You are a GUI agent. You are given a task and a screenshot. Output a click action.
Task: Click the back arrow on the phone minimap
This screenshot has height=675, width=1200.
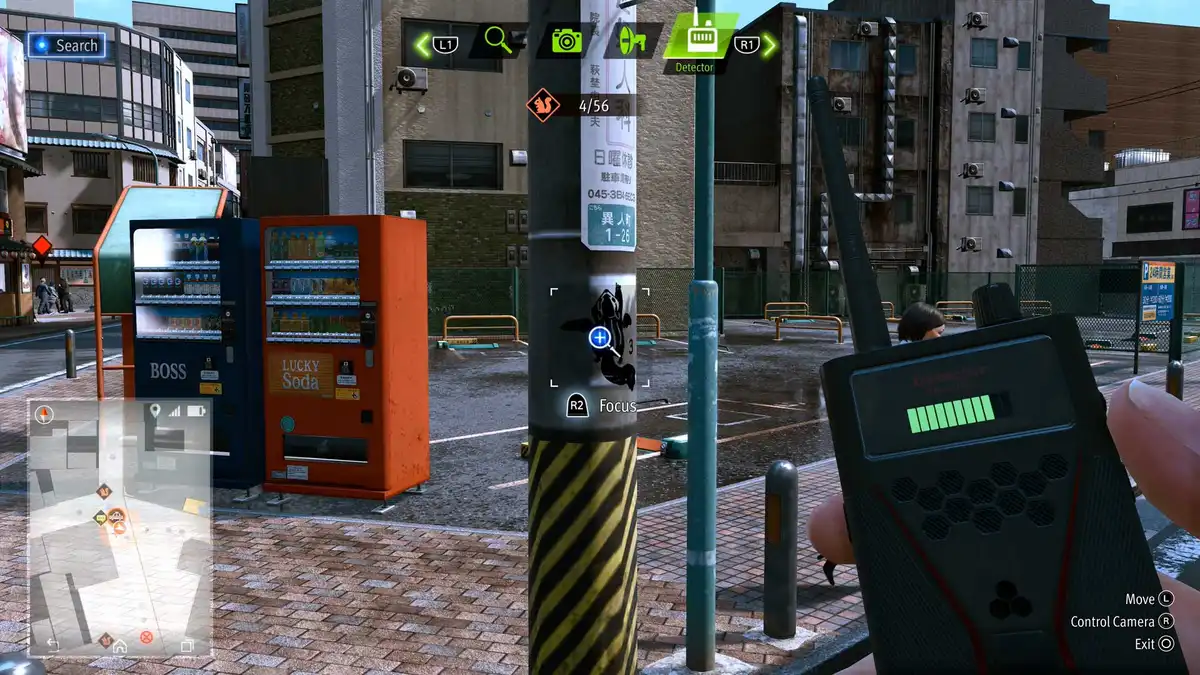[x=53, y=645]
